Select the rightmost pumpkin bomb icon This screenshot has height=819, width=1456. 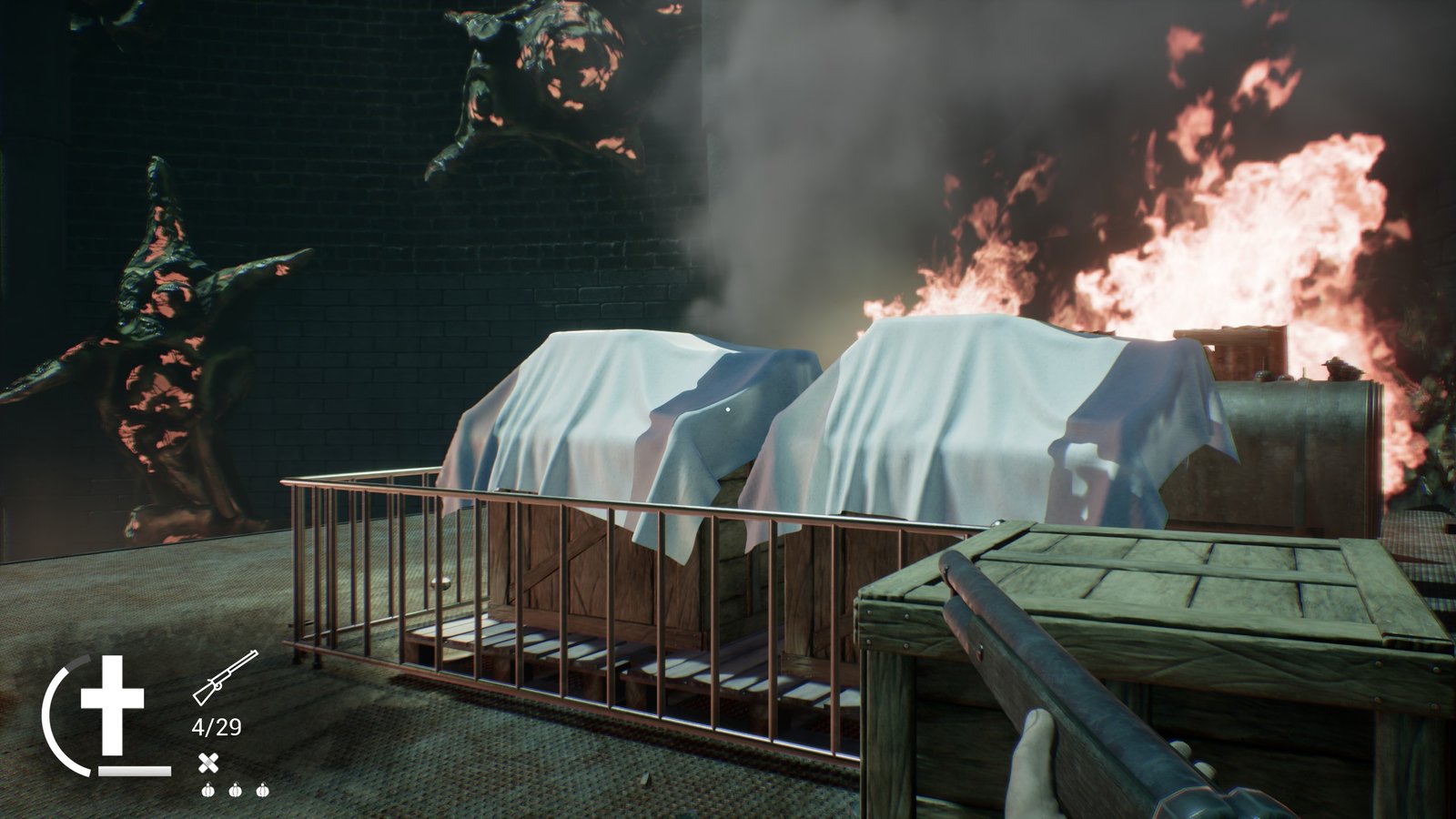[263, 791]
